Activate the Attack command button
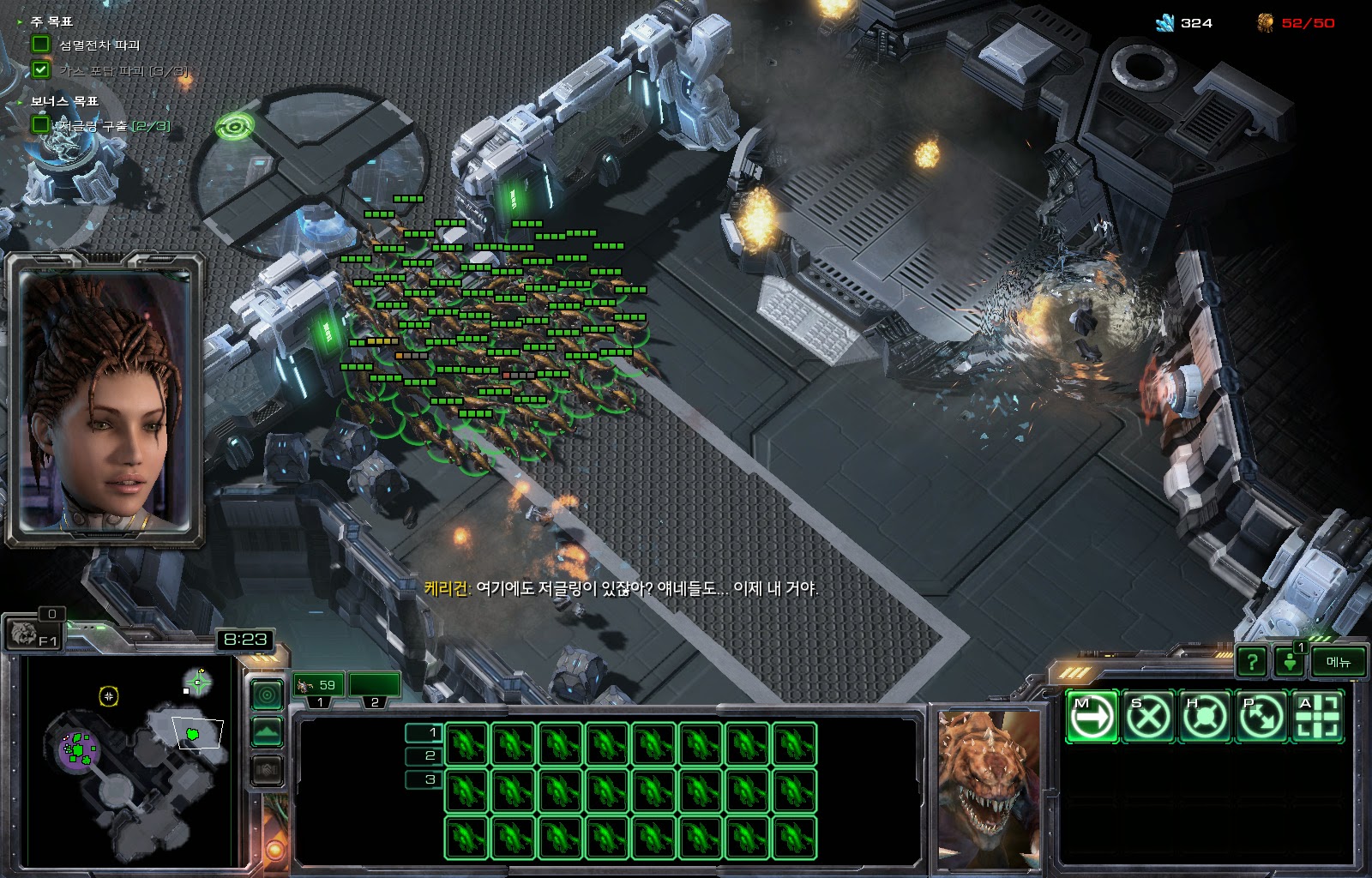 pyautogui.click(x=1318, y=716)
